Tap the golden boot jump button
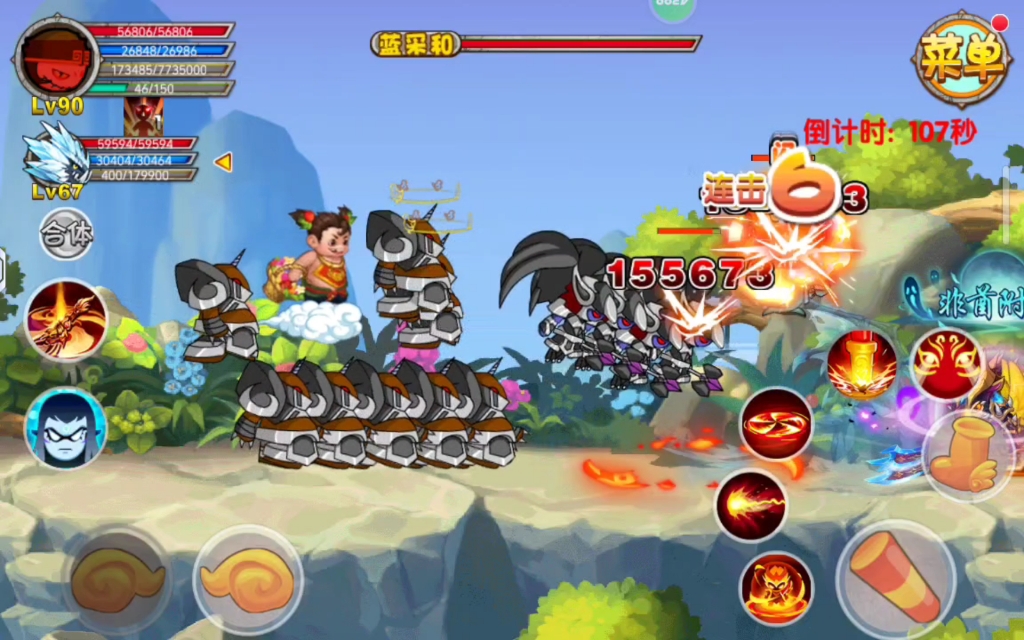This screenshot has width=1024, height=640. (x=967, y=457)
